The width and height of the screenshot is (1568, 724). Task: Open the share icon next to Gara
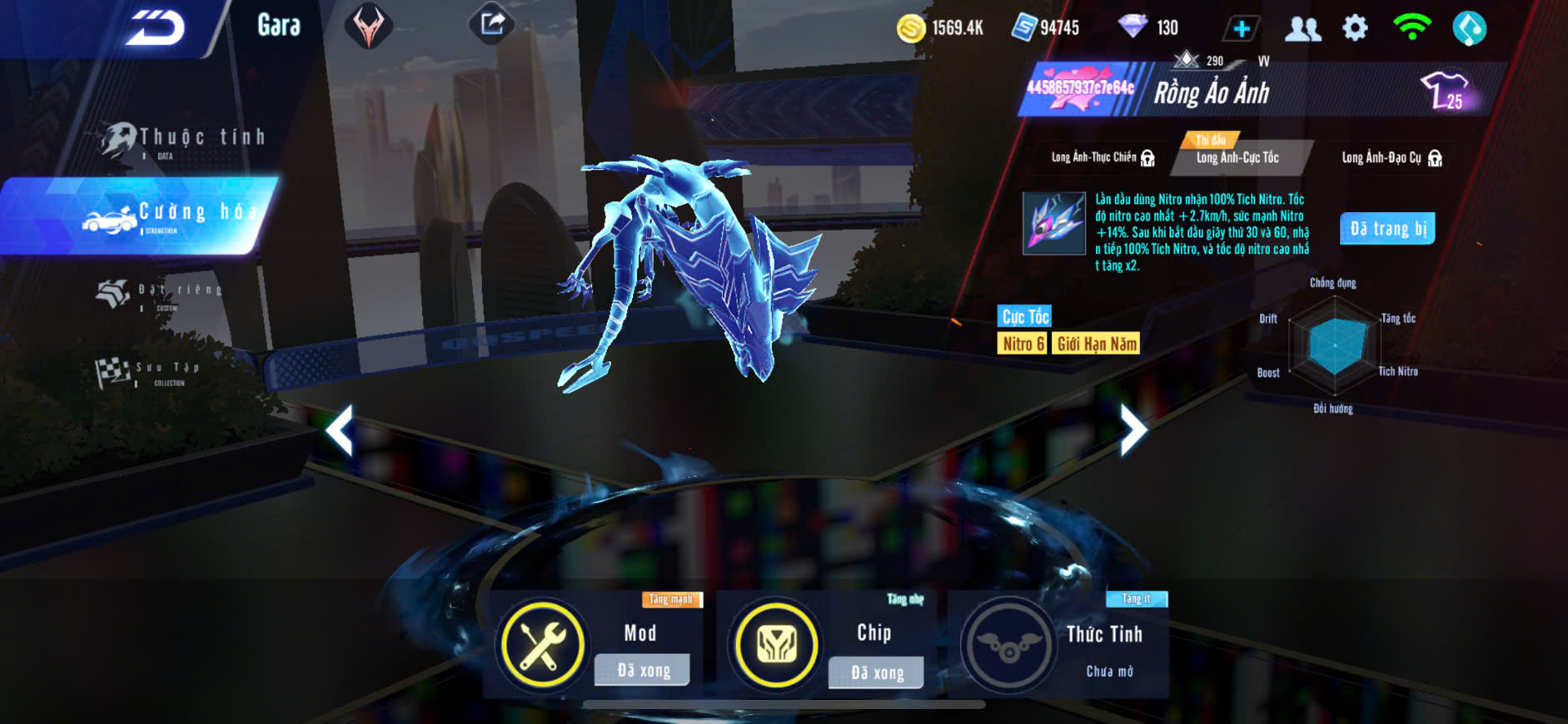(x=492, y=24)
